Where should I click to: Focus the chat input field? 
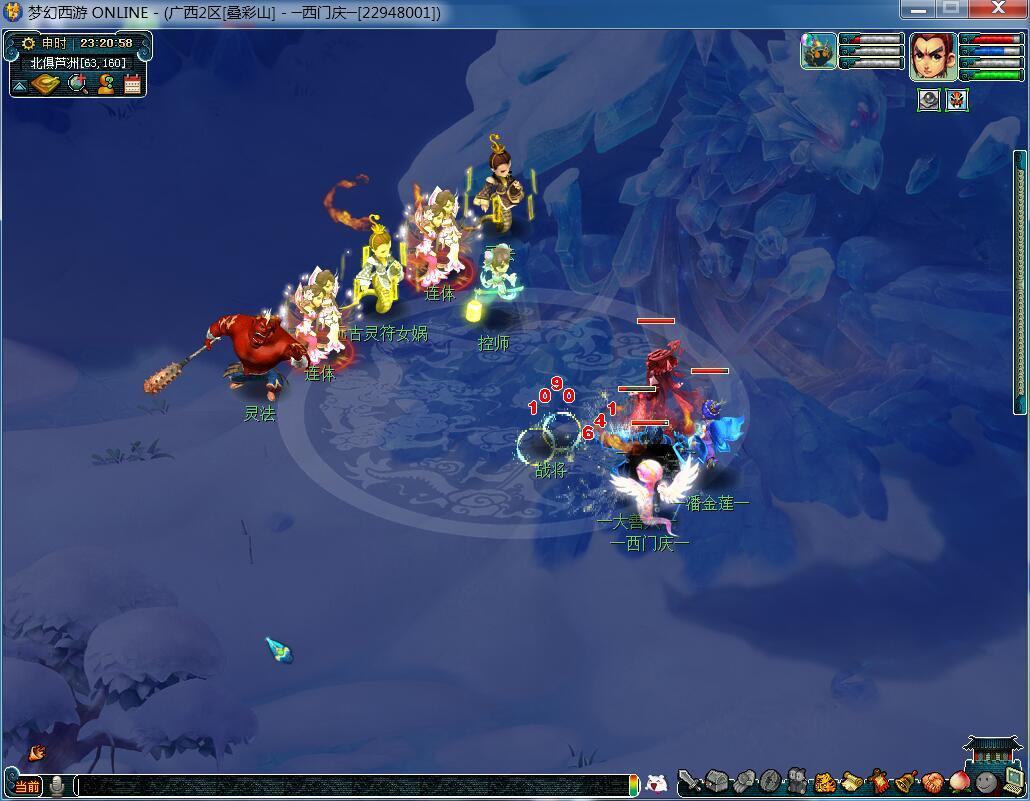[x=350, y=786]
